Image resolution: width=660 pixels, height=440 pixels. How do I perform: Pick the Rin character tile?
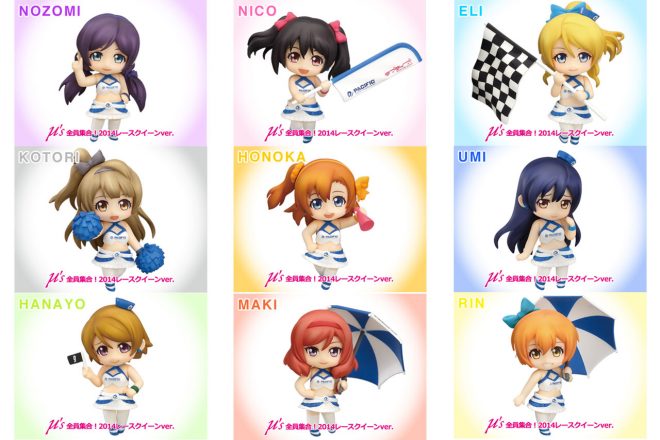[552, 365]
